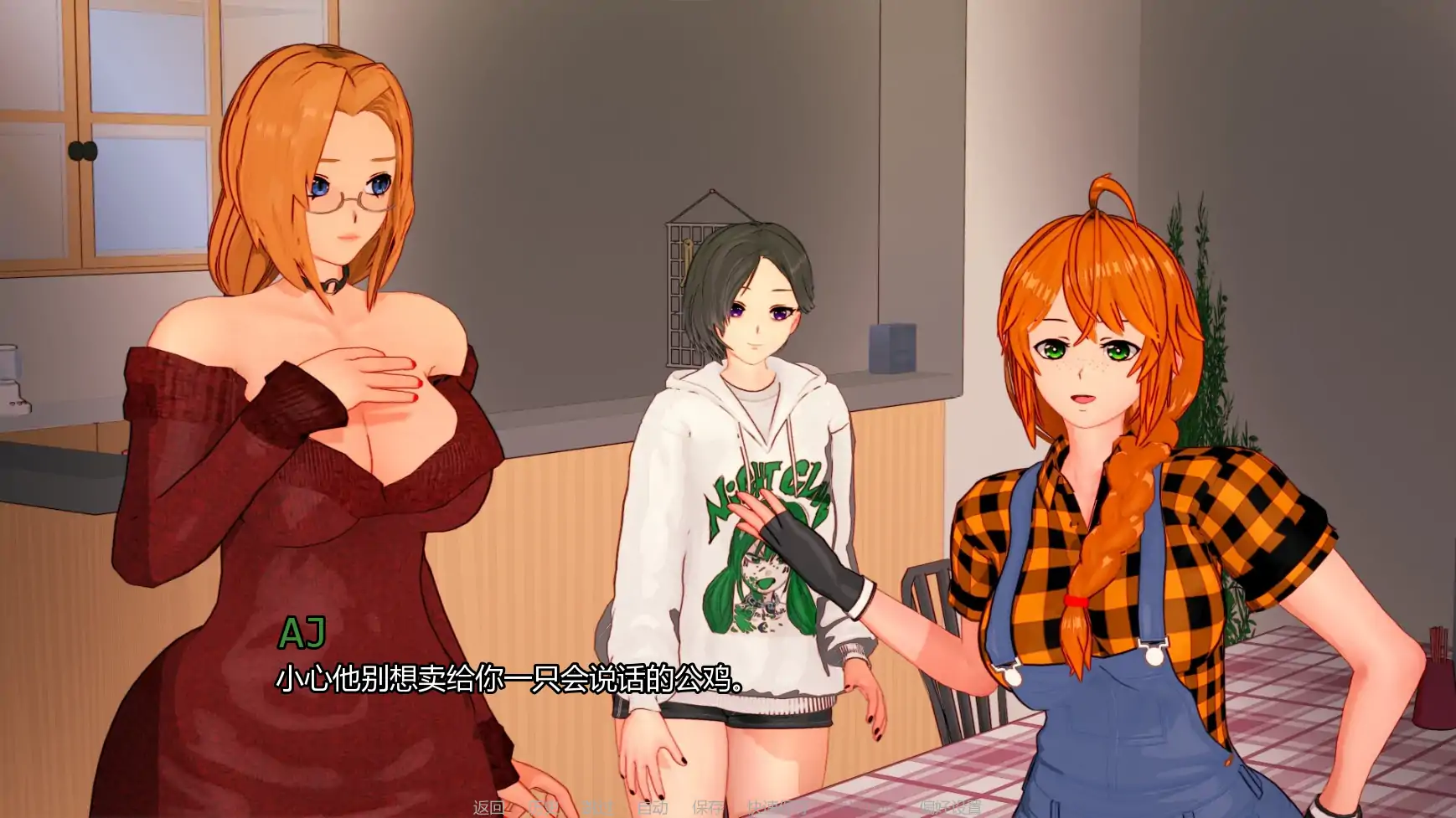
Task: Open 历史 to review previous dialogue
Action: click(545, 806)
